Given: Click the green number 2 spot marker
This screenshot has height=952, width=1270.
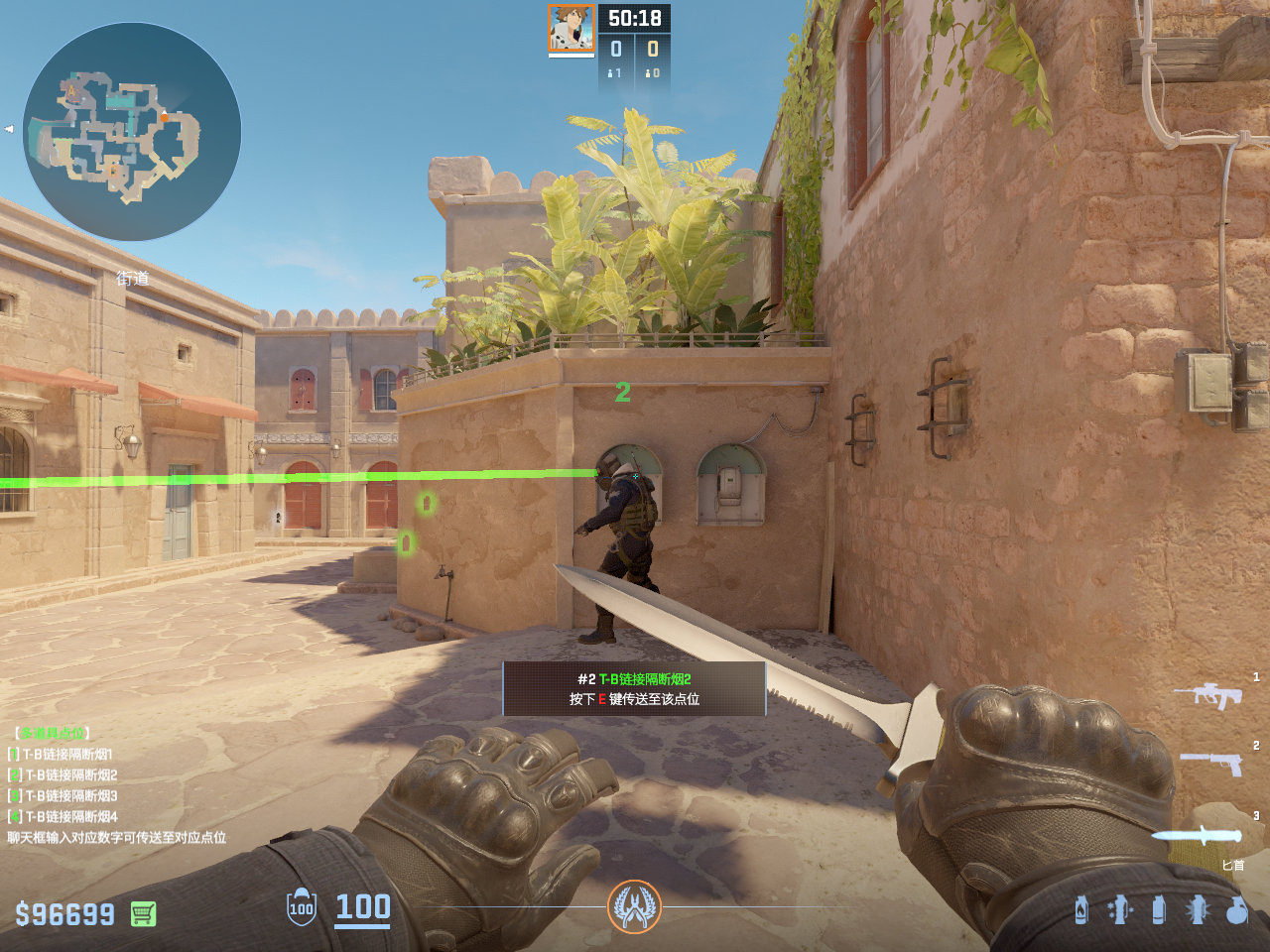Looking at the screenshot, I should [x=623, y=393].
